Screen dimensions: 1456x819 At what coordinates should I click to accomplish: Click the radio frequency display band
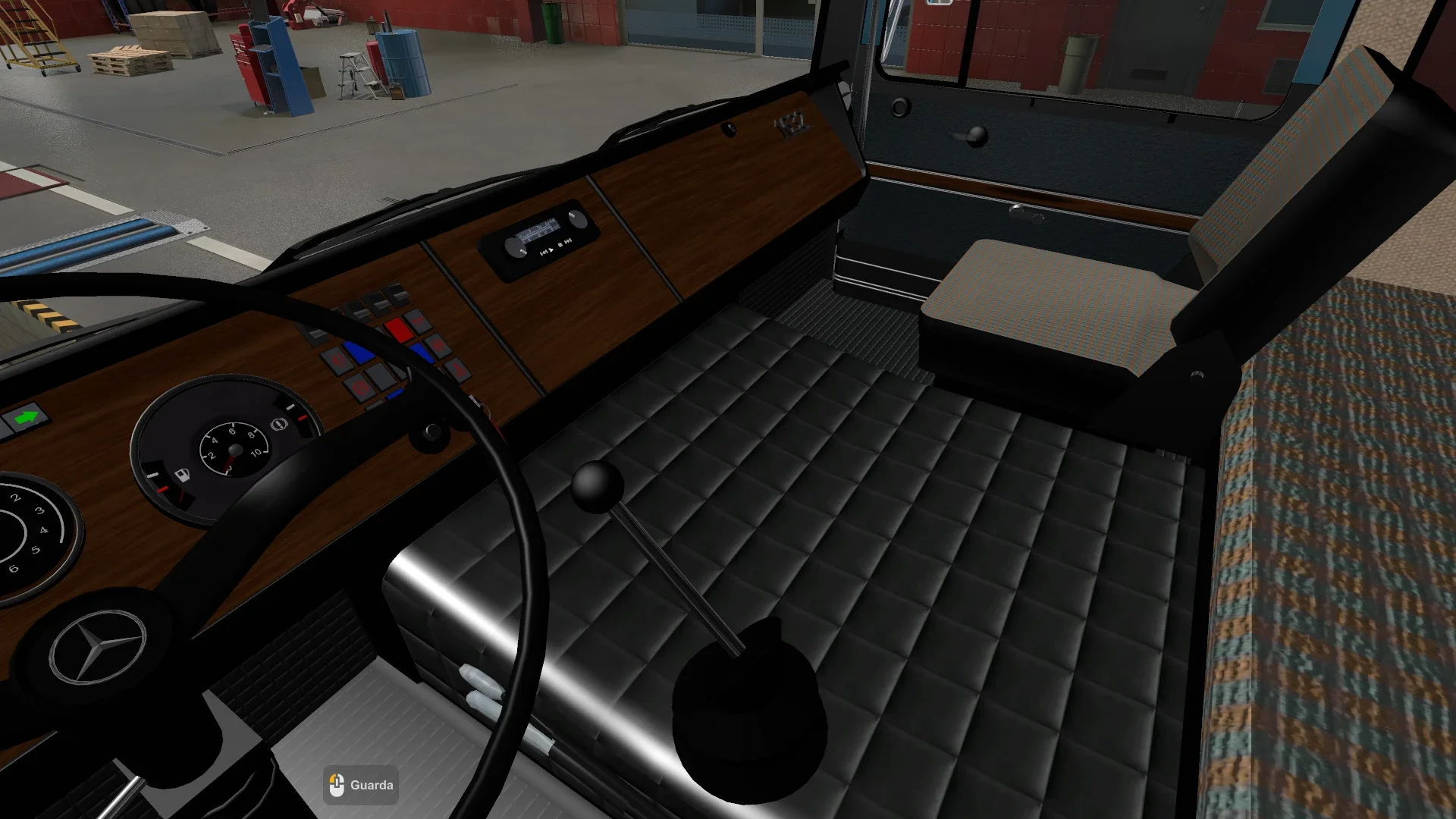pos(538,229)
